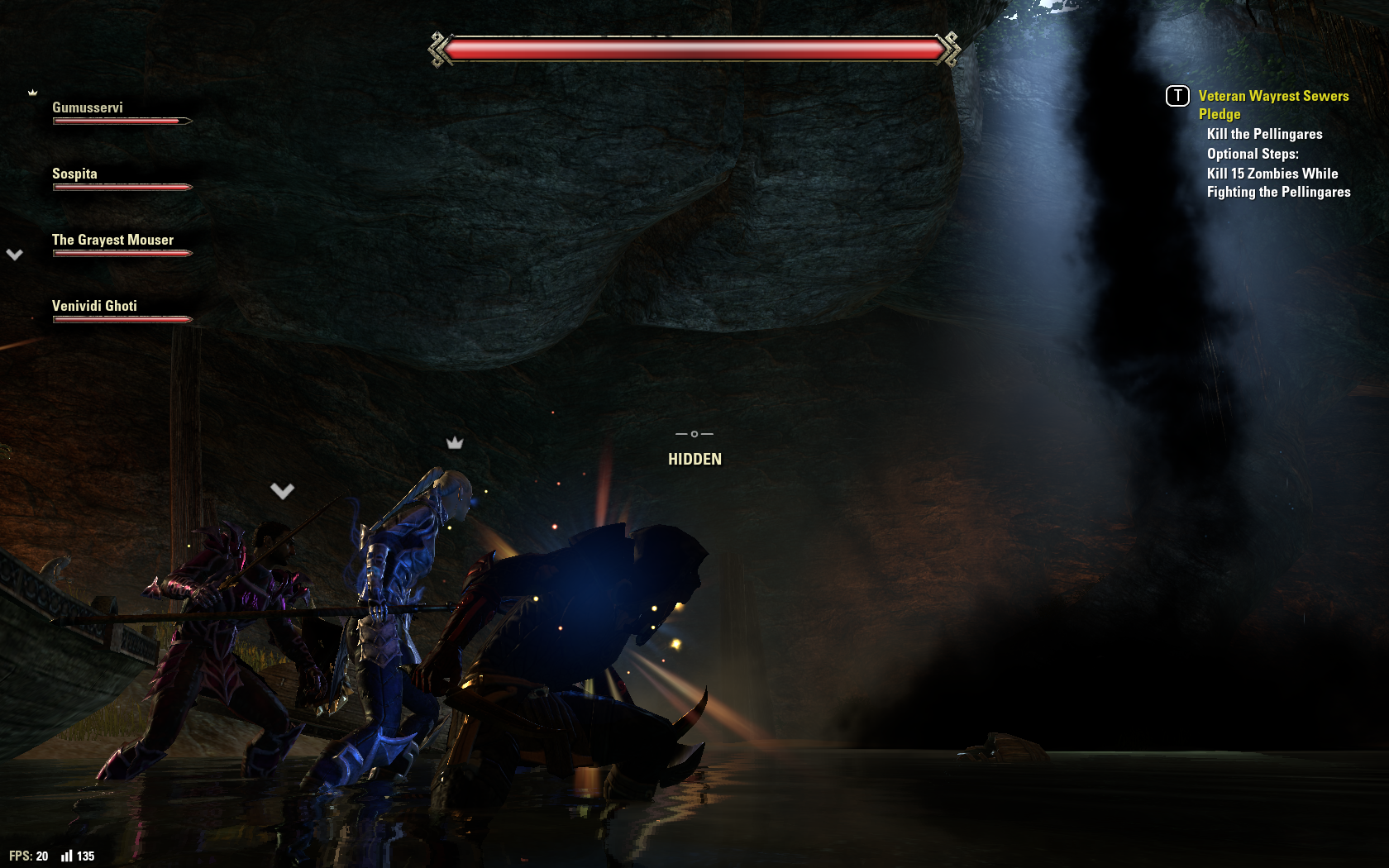Select group member Gumusservi

tap(88, 108)
